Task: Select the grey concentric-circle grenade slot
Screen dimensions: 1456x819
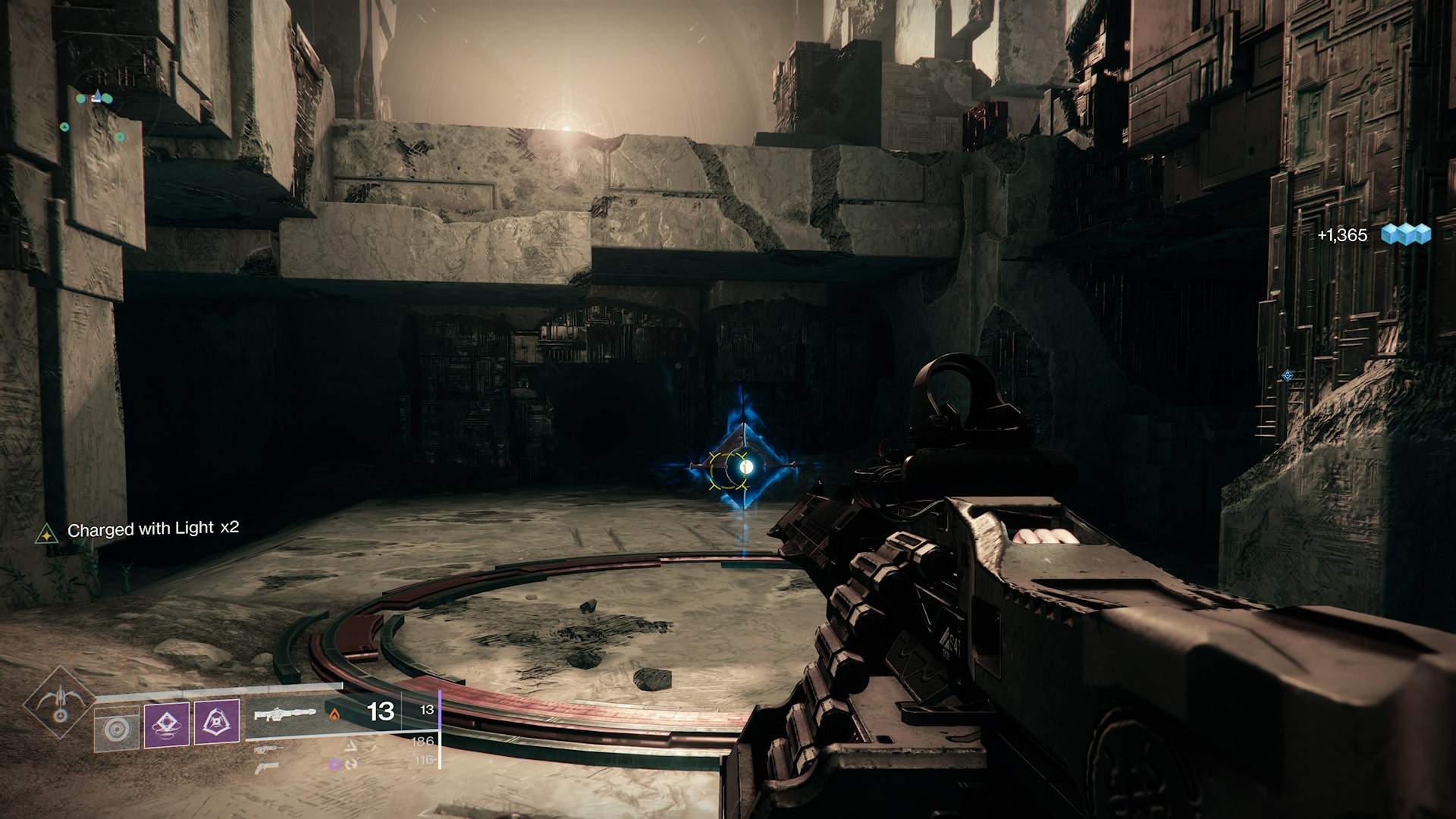Action: (x=117, y=729)
